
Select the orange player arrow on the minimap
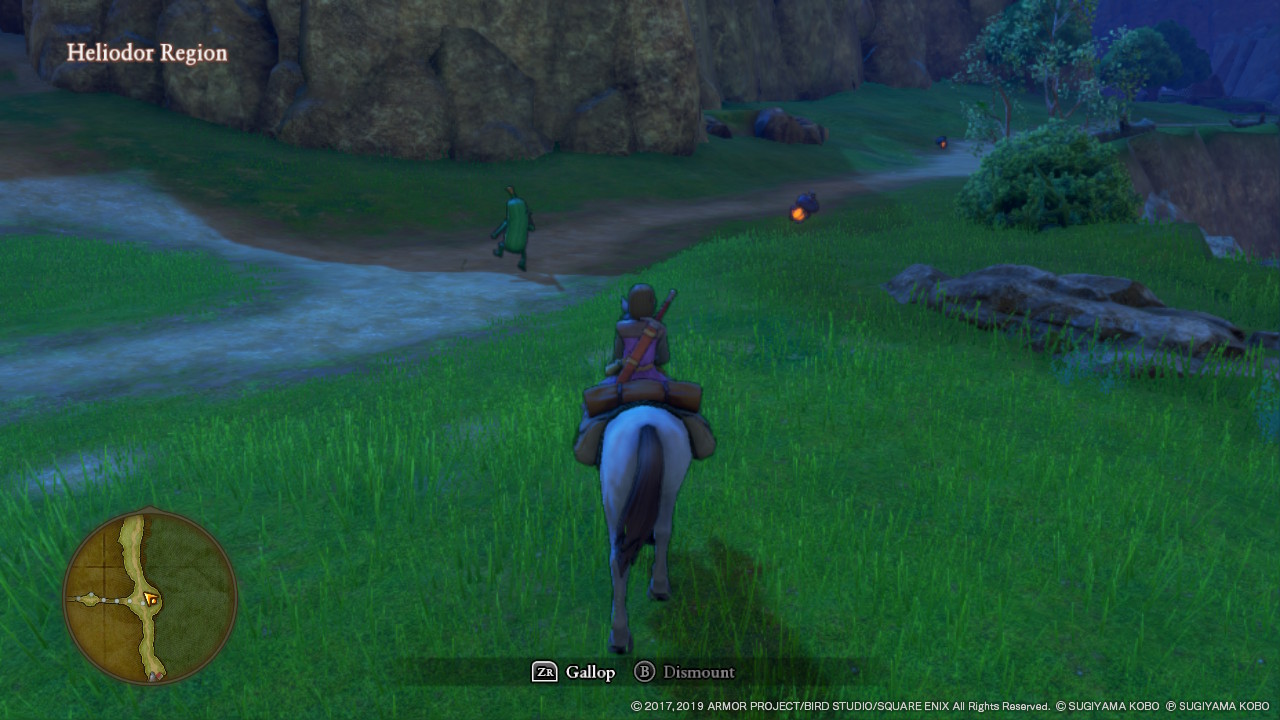[x=150, y=599]
